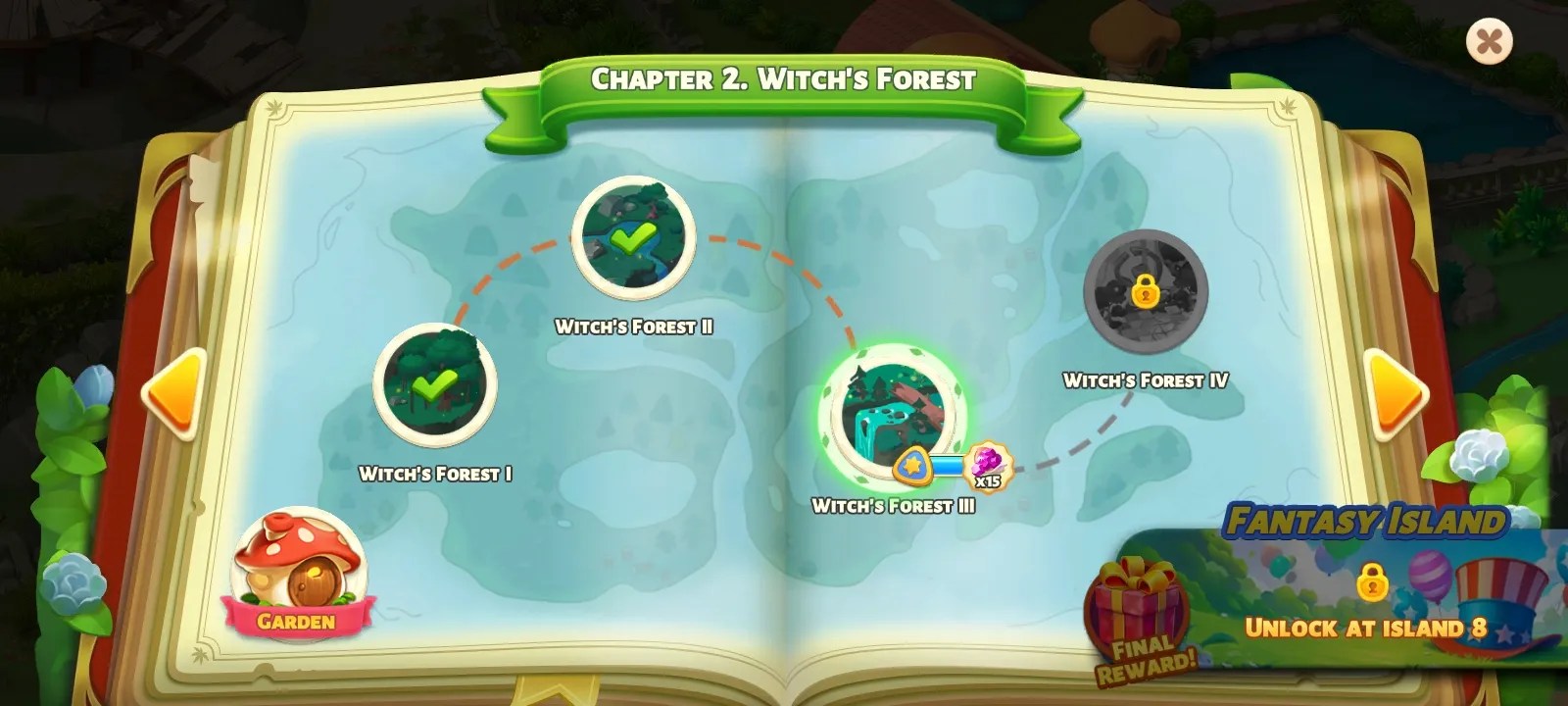This screenshot has height=706, width=1568.
Task: Go to the previous chapter page
Action: point(173,393)
